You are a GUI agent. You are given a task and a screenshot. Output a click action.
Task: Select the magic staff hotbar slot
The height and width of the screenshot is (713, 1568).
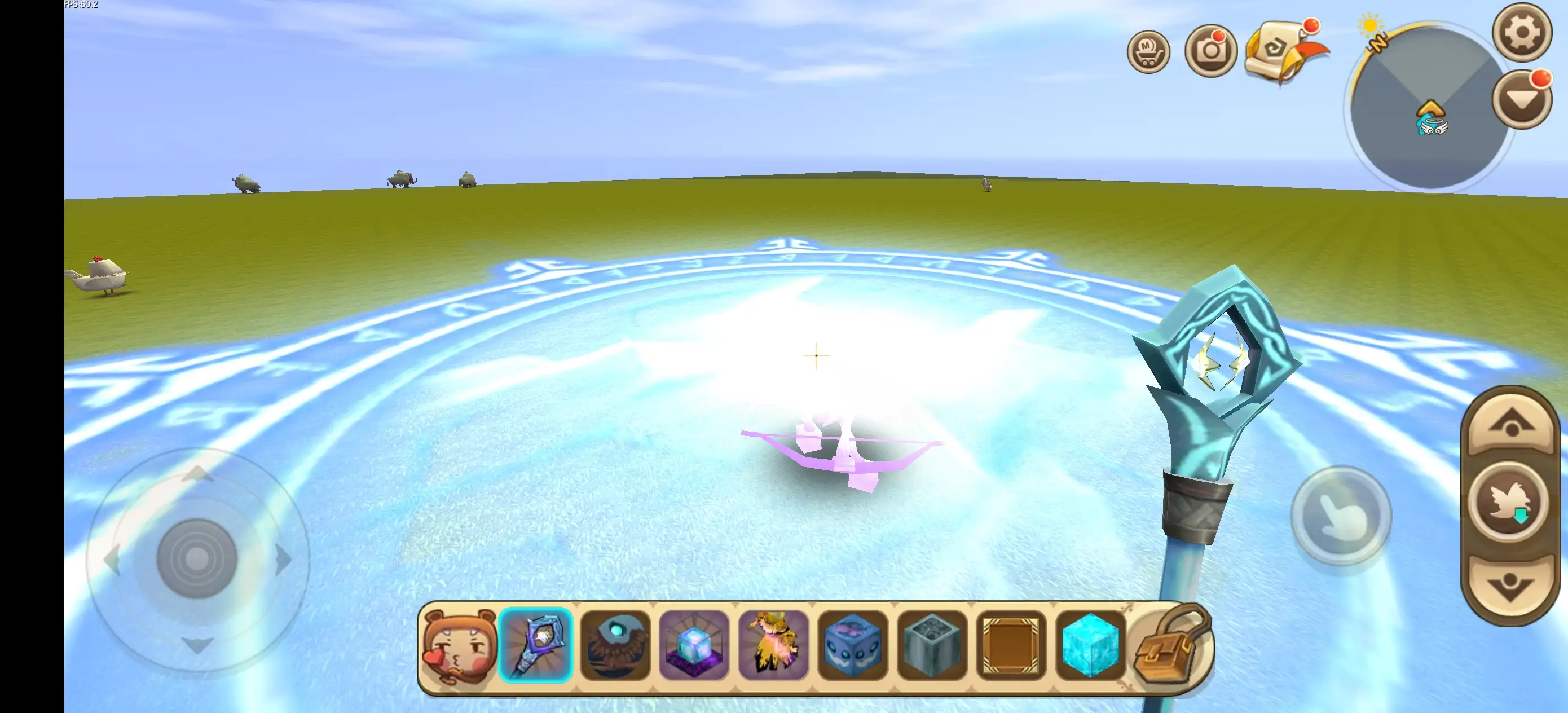(x=536, y=645)
